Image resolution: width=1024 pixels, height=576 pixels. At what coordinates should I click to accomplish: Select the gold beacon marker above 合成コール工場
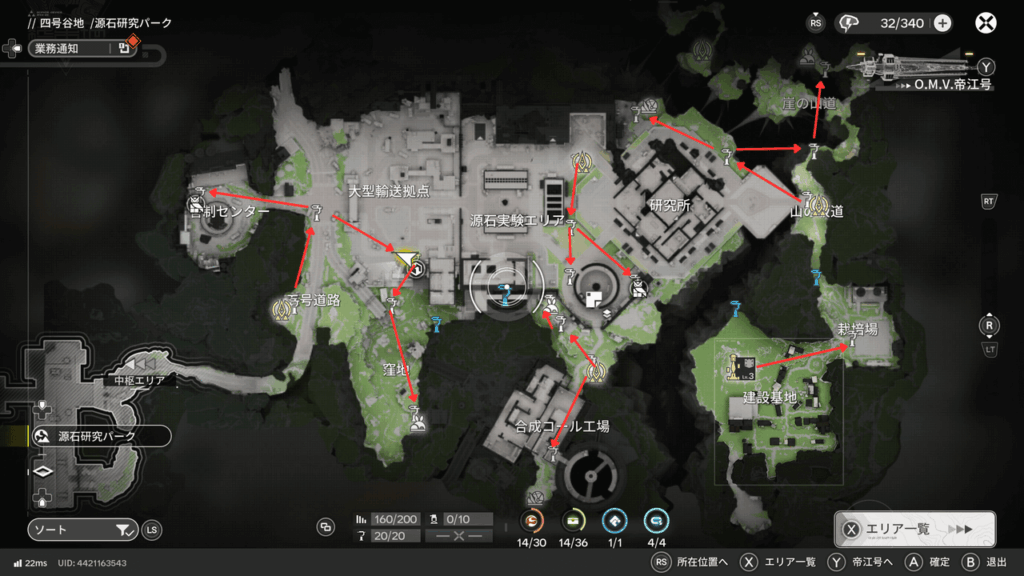pyautogui.click(x=595, y=372)
